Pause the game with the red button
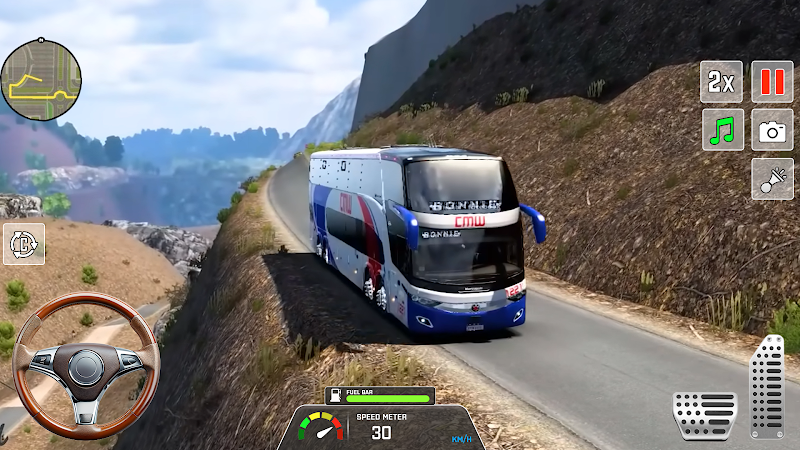The height and width of the screenshot is (450, 800). click(x=772, y=81)
